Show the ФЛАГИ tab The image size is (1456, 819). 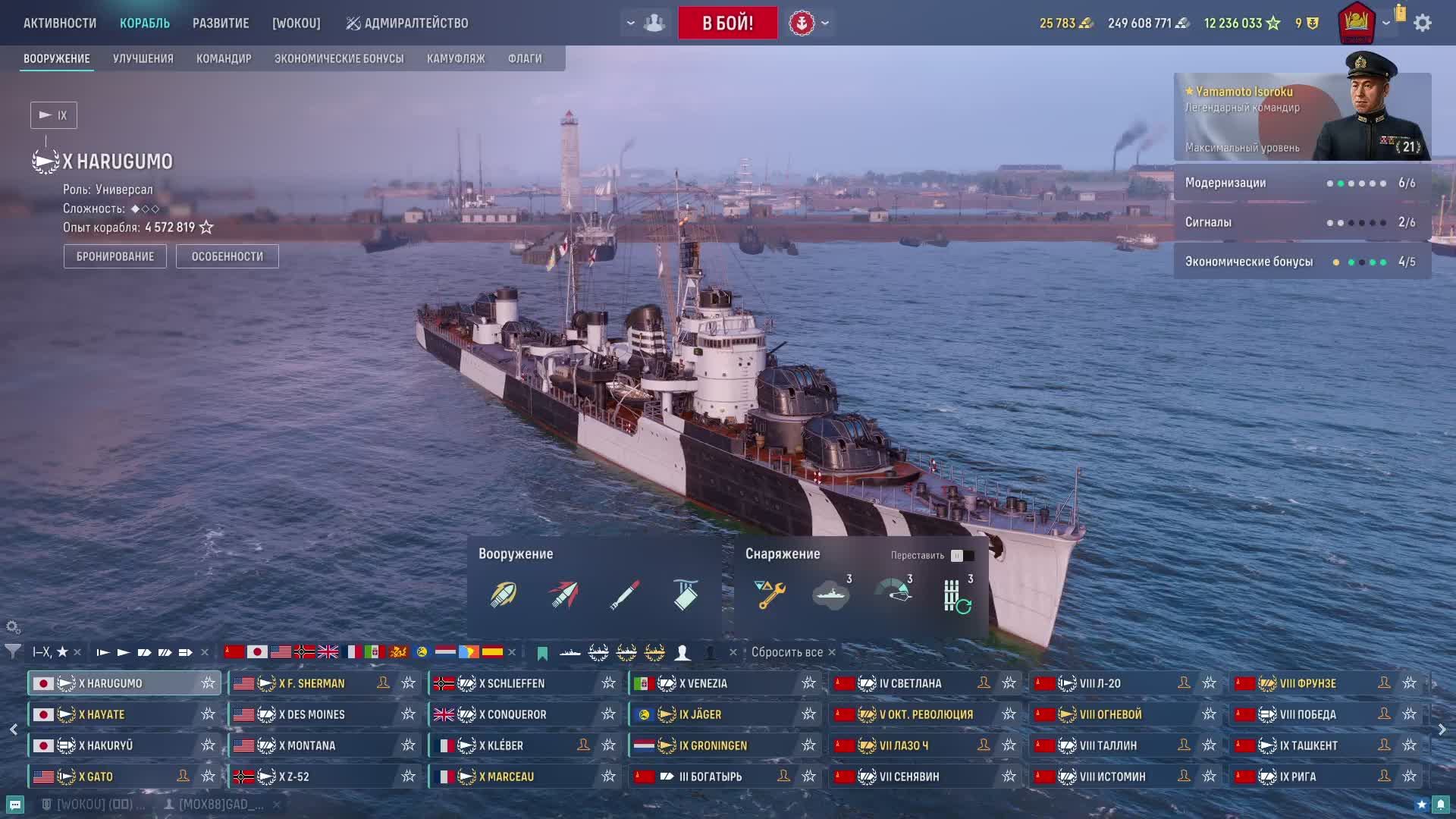click(x=525, y=58)
